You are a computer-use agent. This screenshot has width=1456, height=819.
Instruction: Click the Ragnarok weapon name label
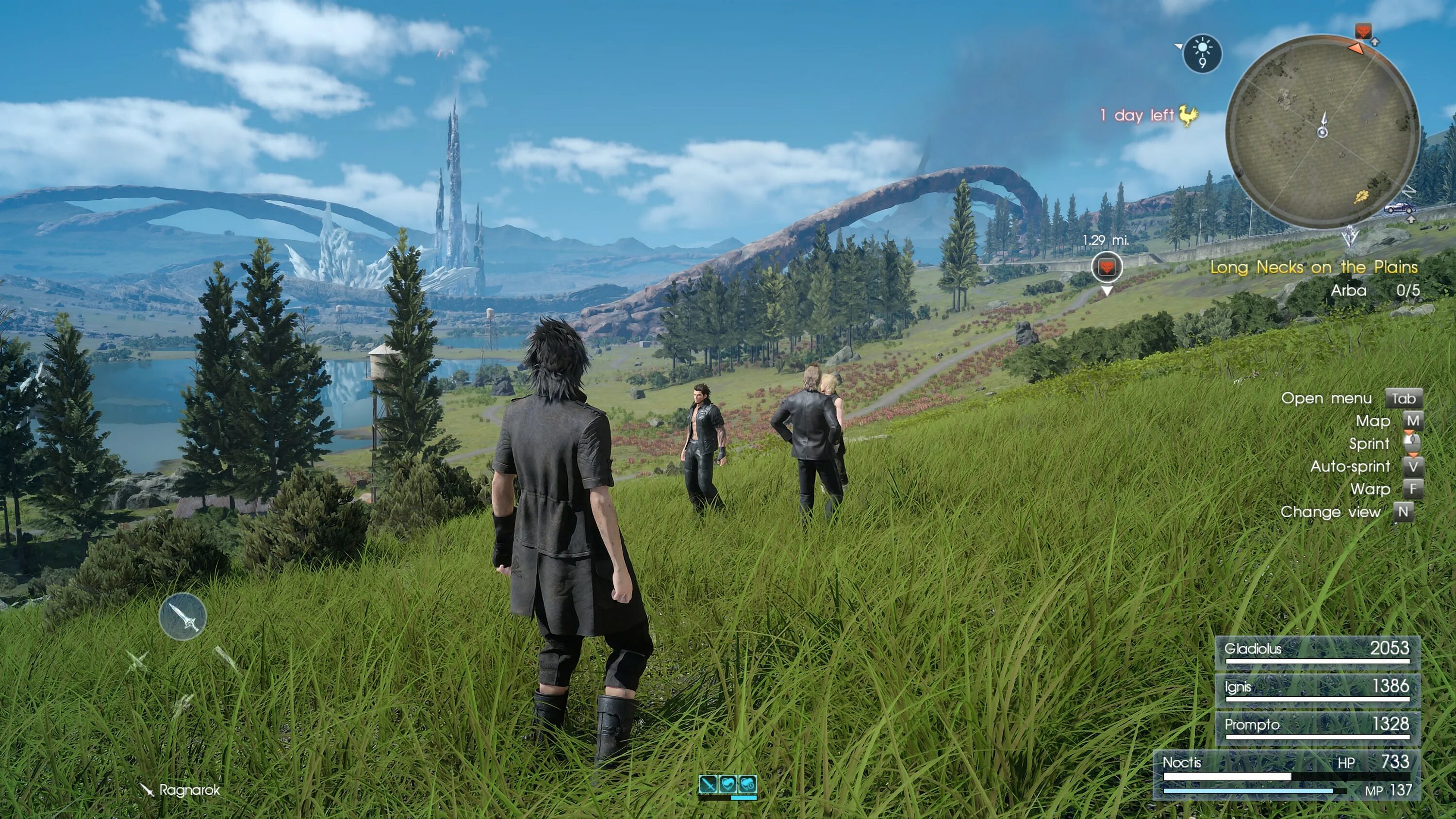(189, 789)
